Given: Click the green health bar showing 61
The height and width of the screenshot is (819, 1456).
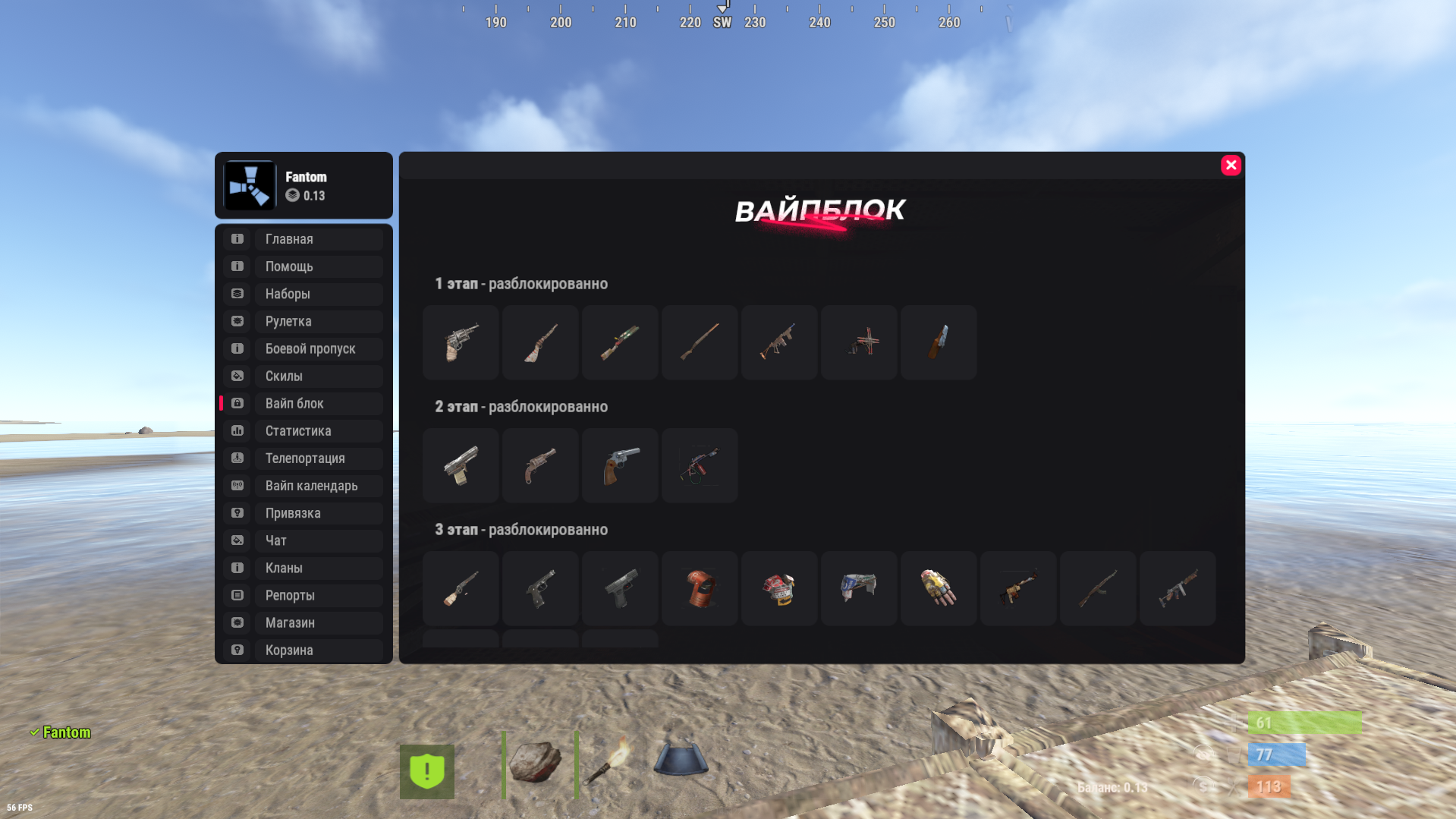Looking at the screenshot, I should click(x=1305, y=723).
